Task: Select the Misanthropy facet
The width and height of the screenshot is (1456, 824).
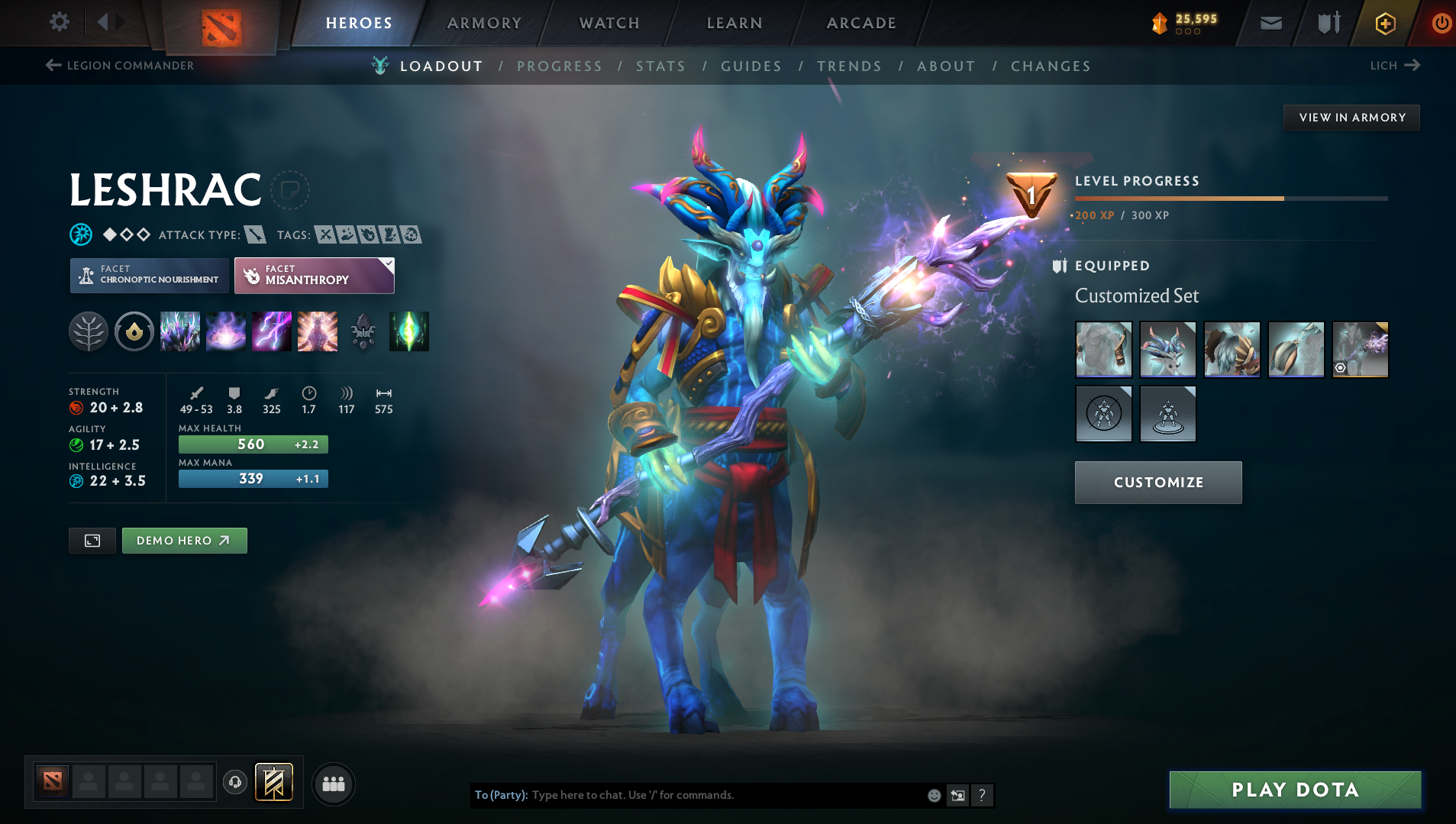Action: coord(314,275)
